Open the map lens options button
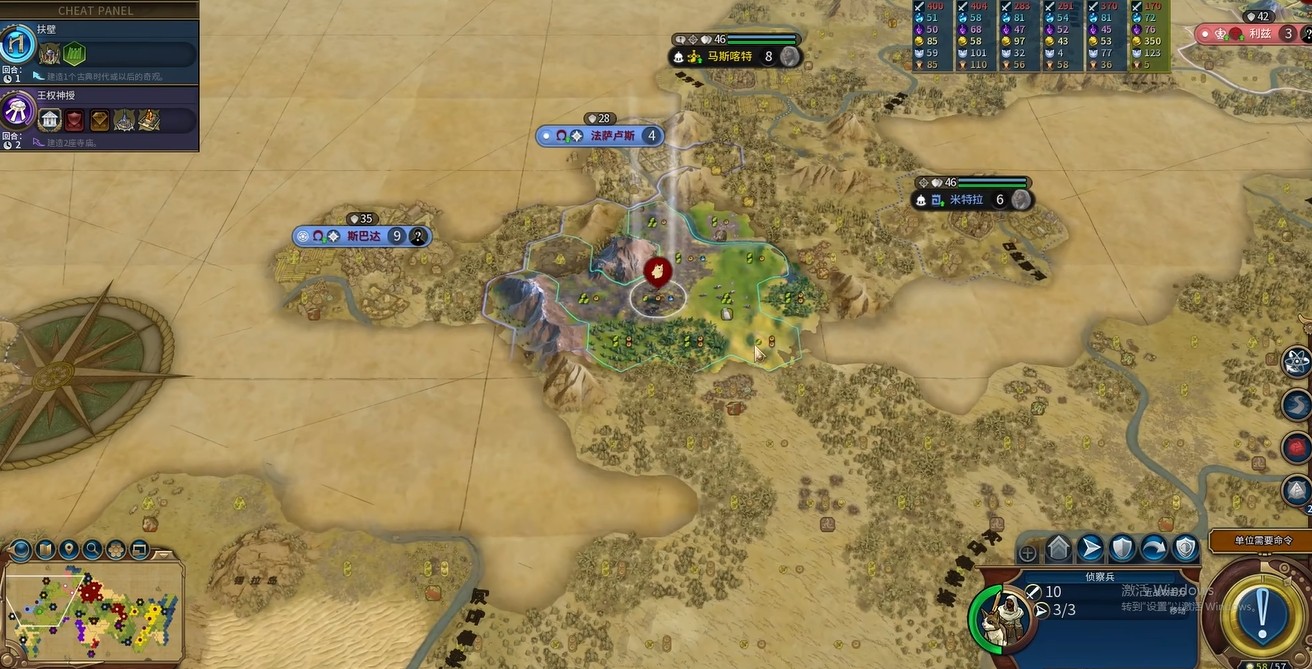Viewport: 1312px width, 669px height. [21, 549]
